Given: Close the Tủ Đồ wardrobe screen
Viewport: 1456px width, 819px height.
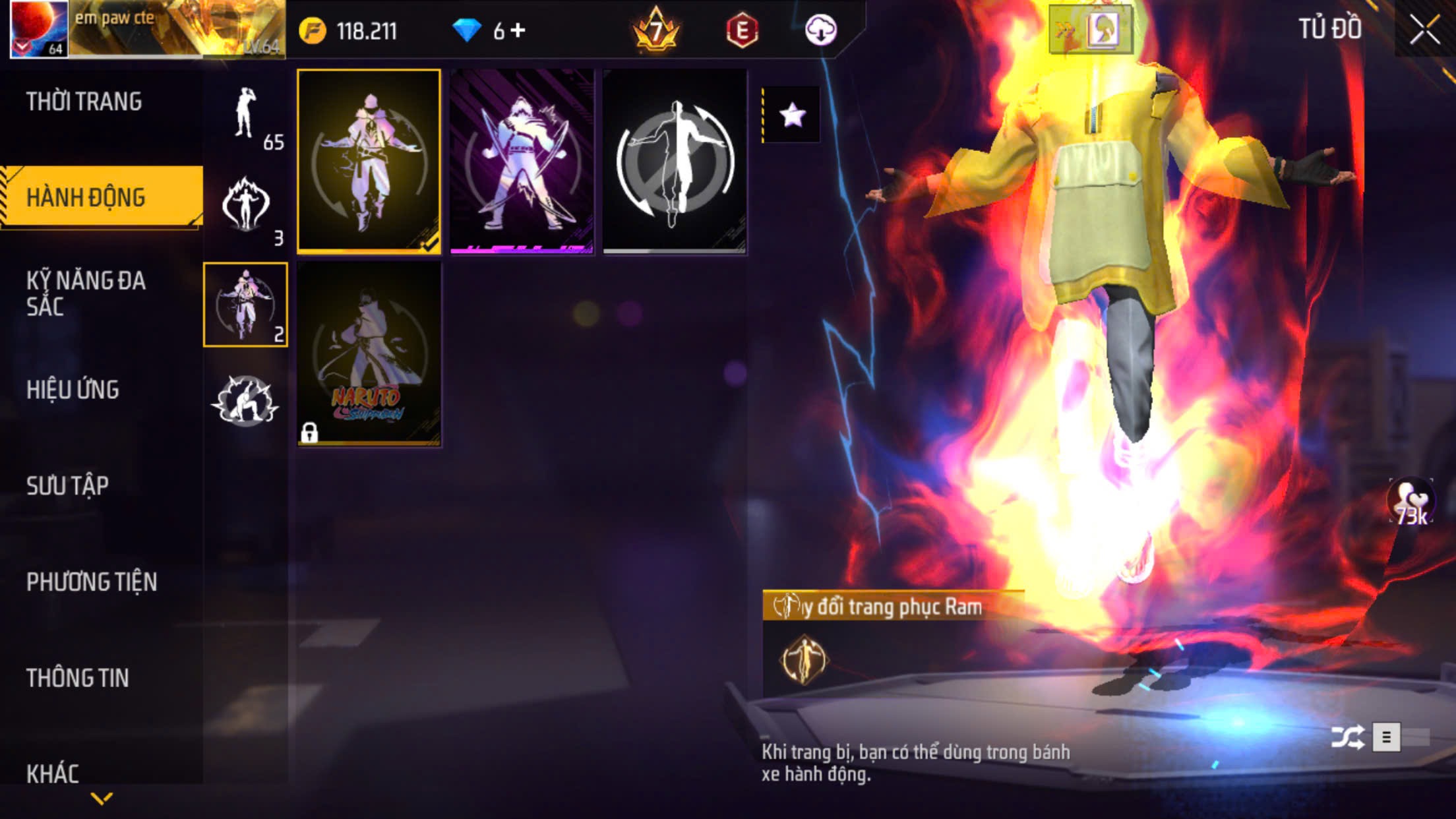Looking at the screenshot, I should 1424,30.
